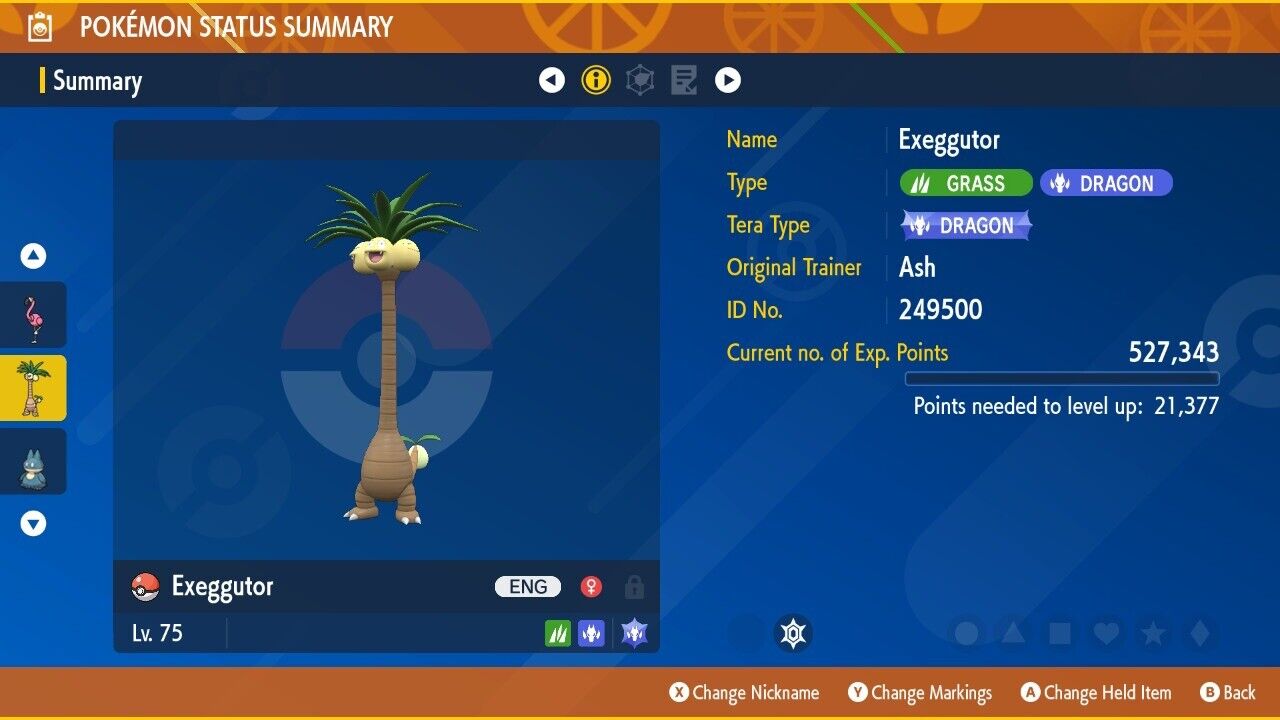Click the ribbon mark icon

(793, 633)
